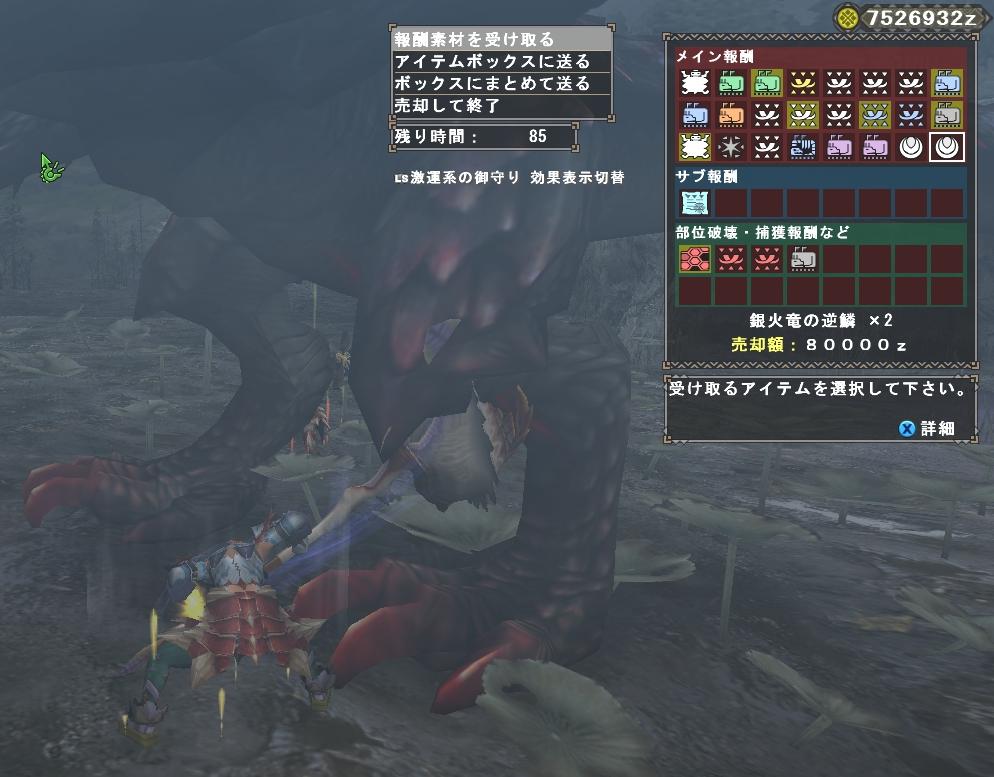Choose the gray spiky star reward icon
The height and width of the screenshot is (777, 994).
click(x=730, y=147)
